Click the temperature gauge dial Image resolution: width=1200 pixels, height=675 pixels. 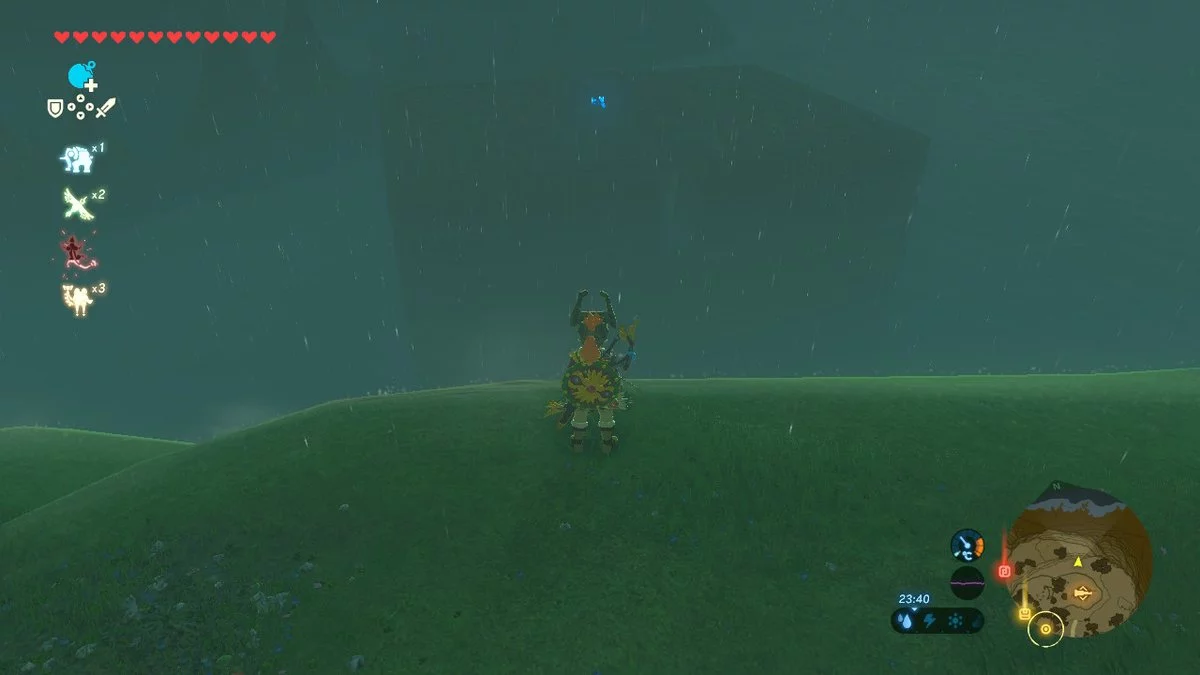point(967,546)
